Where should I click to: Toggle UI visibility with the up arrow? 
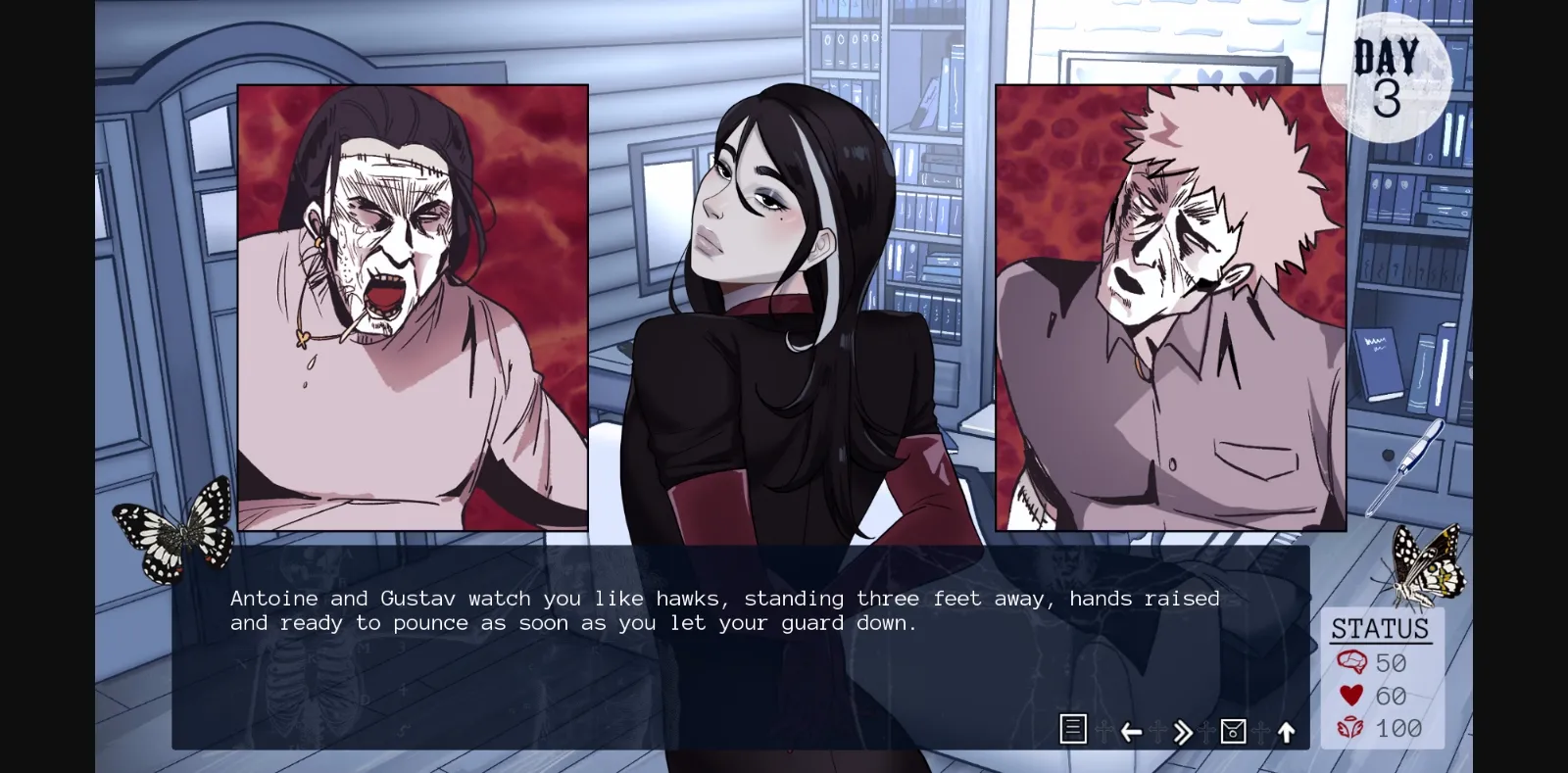click(x=1287, y=731)
